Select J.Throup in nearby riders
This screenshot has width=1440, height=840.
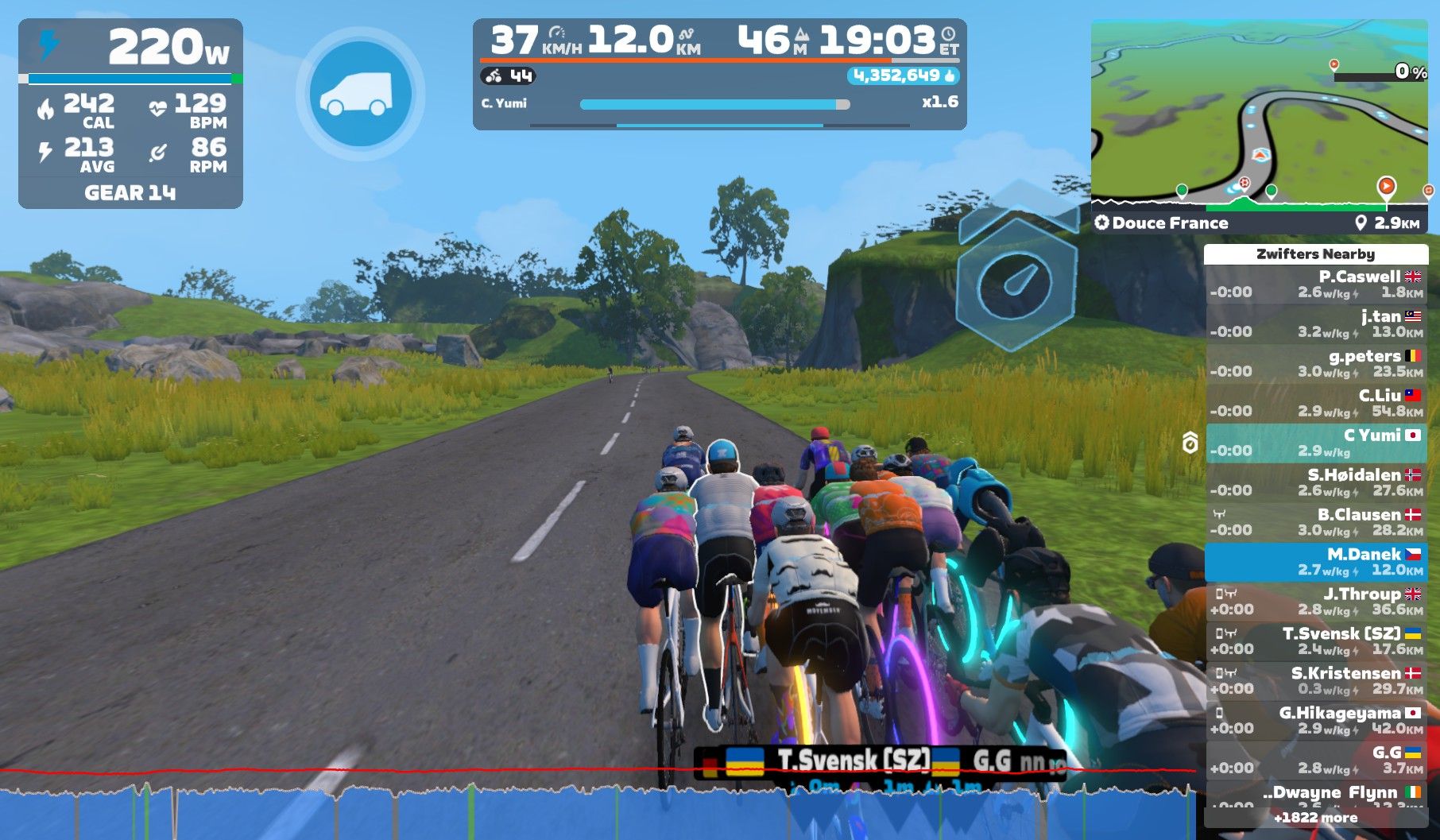click(1316, 602)
